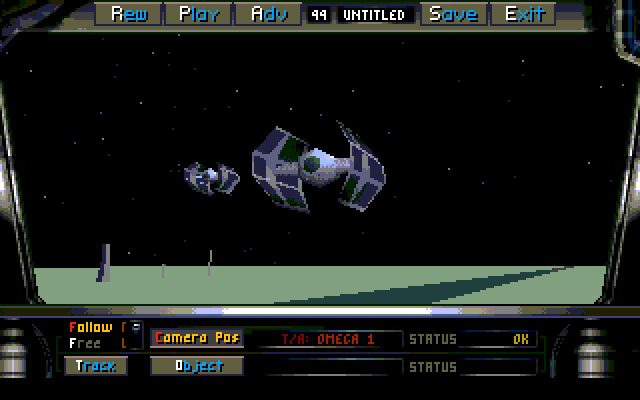Save the current recording
The image size is (640, 400).
tap(453, 14)
